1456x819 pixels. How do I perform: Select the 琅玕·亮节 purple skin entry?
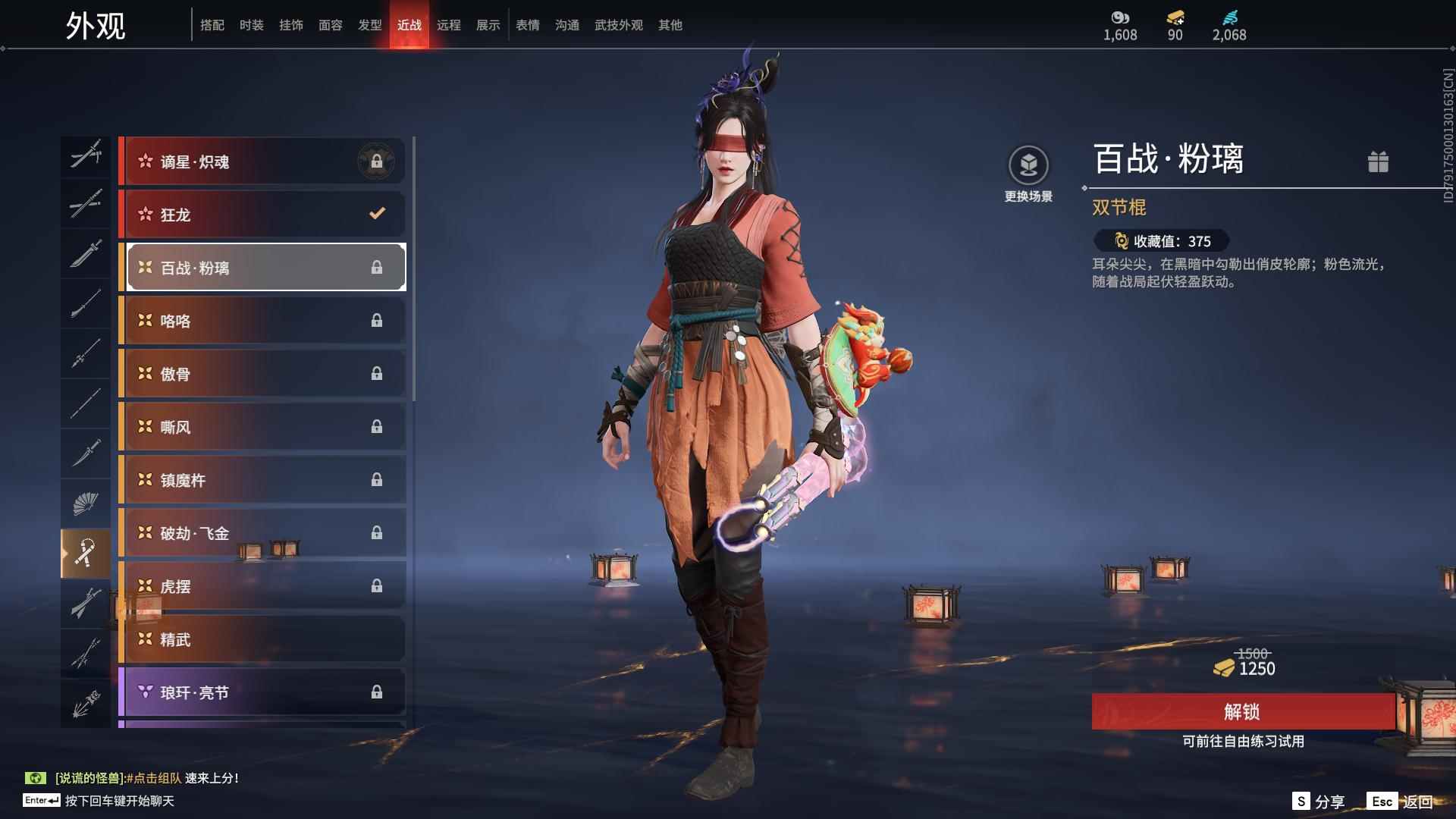coord(262,692)
